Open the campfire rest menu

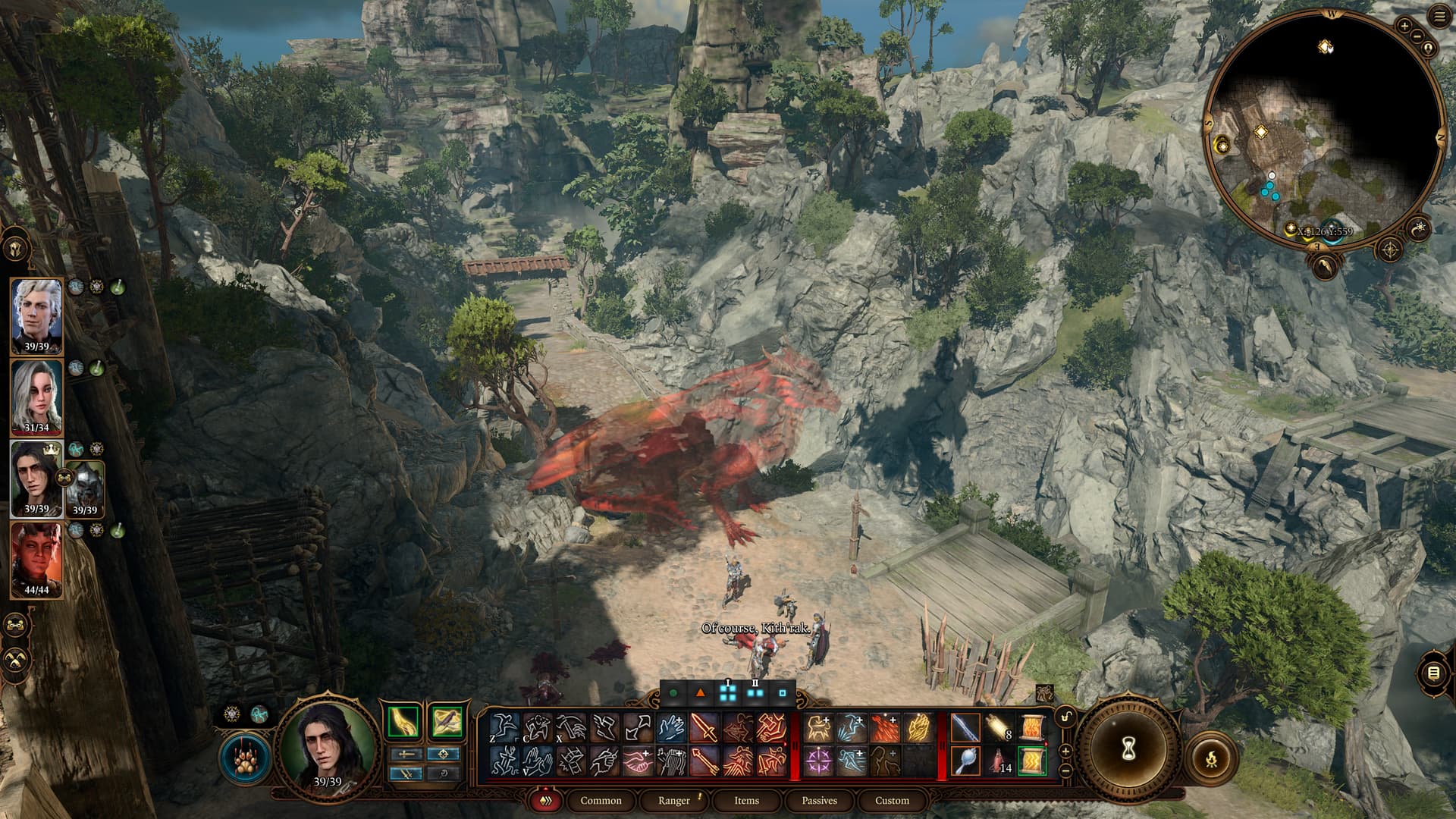1211,757
